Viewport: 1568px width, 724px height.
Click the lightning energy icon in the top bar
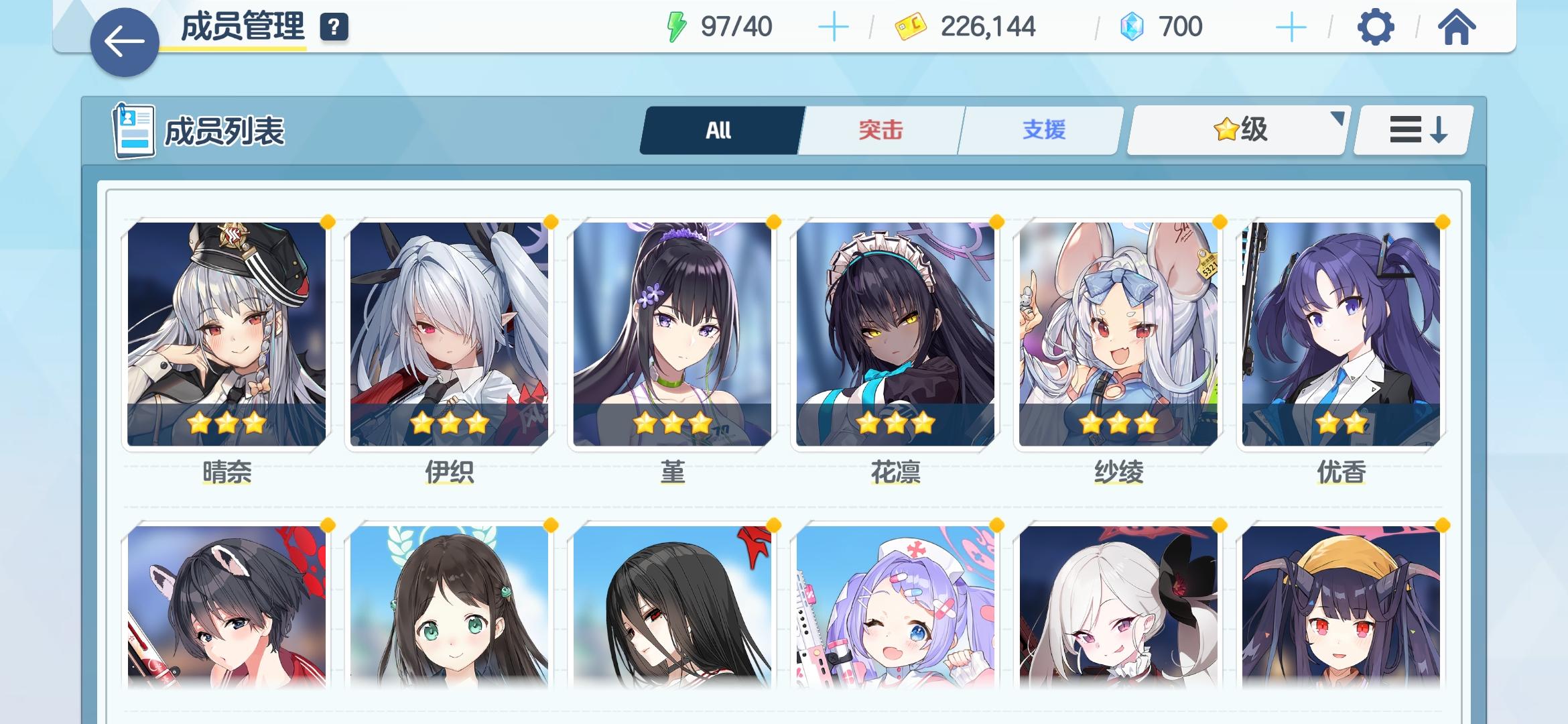pyautogui.click(x=676, y=27)
